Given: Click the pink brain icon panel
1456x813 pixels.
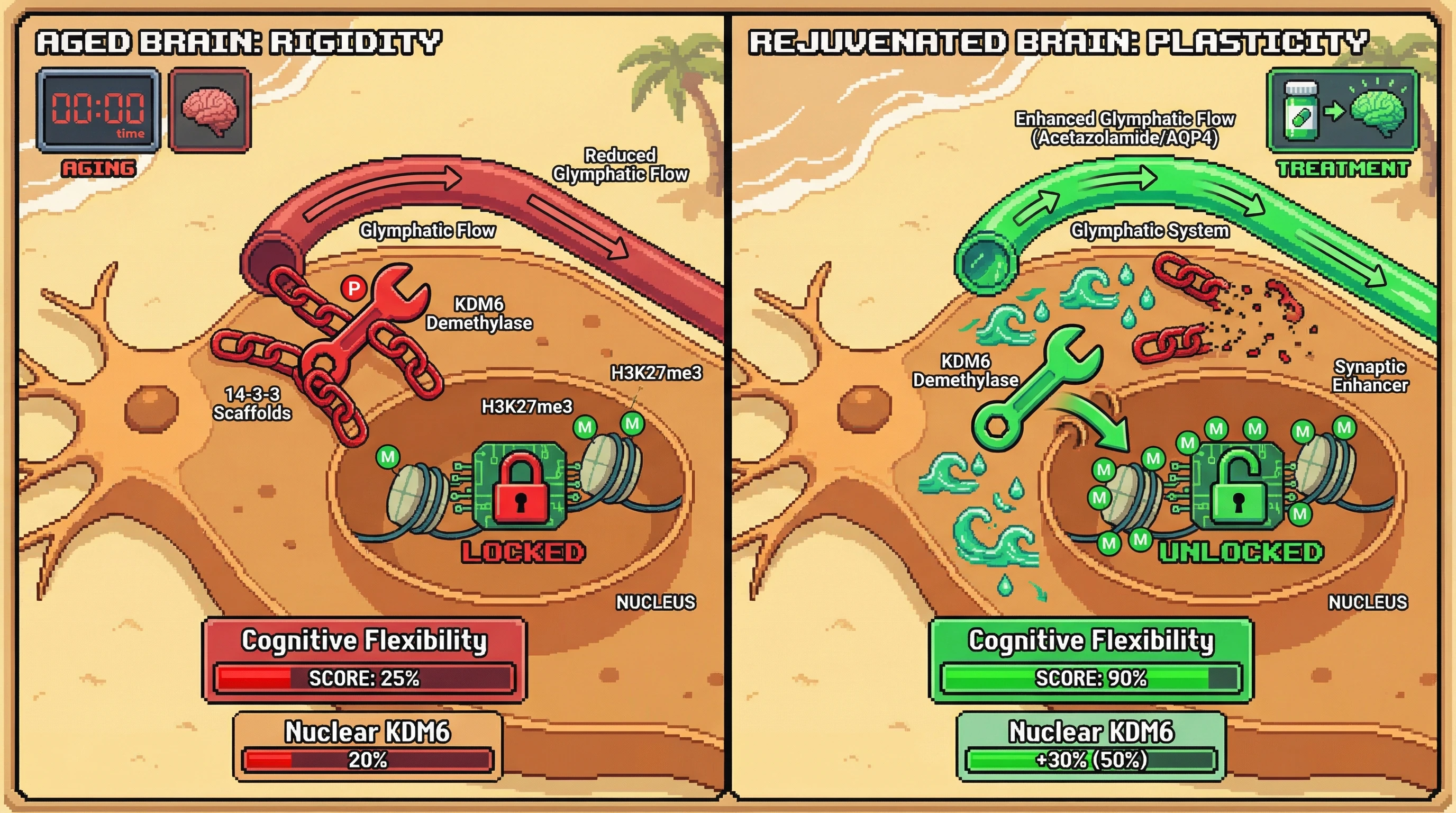Looking at the screenshot, I should pos(210,110).
